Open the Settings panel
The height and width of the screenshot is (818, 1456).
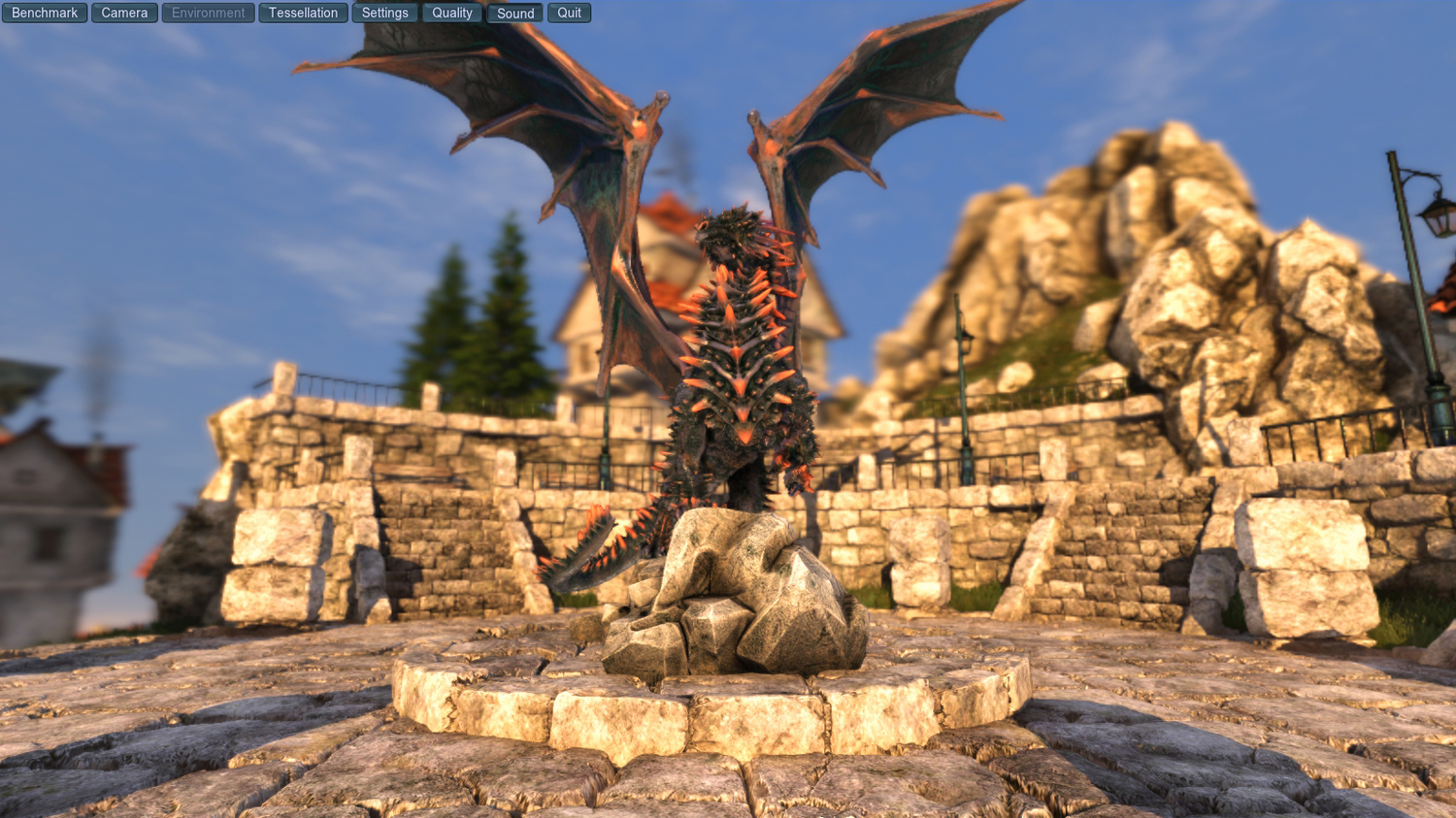tap(384, 13)
